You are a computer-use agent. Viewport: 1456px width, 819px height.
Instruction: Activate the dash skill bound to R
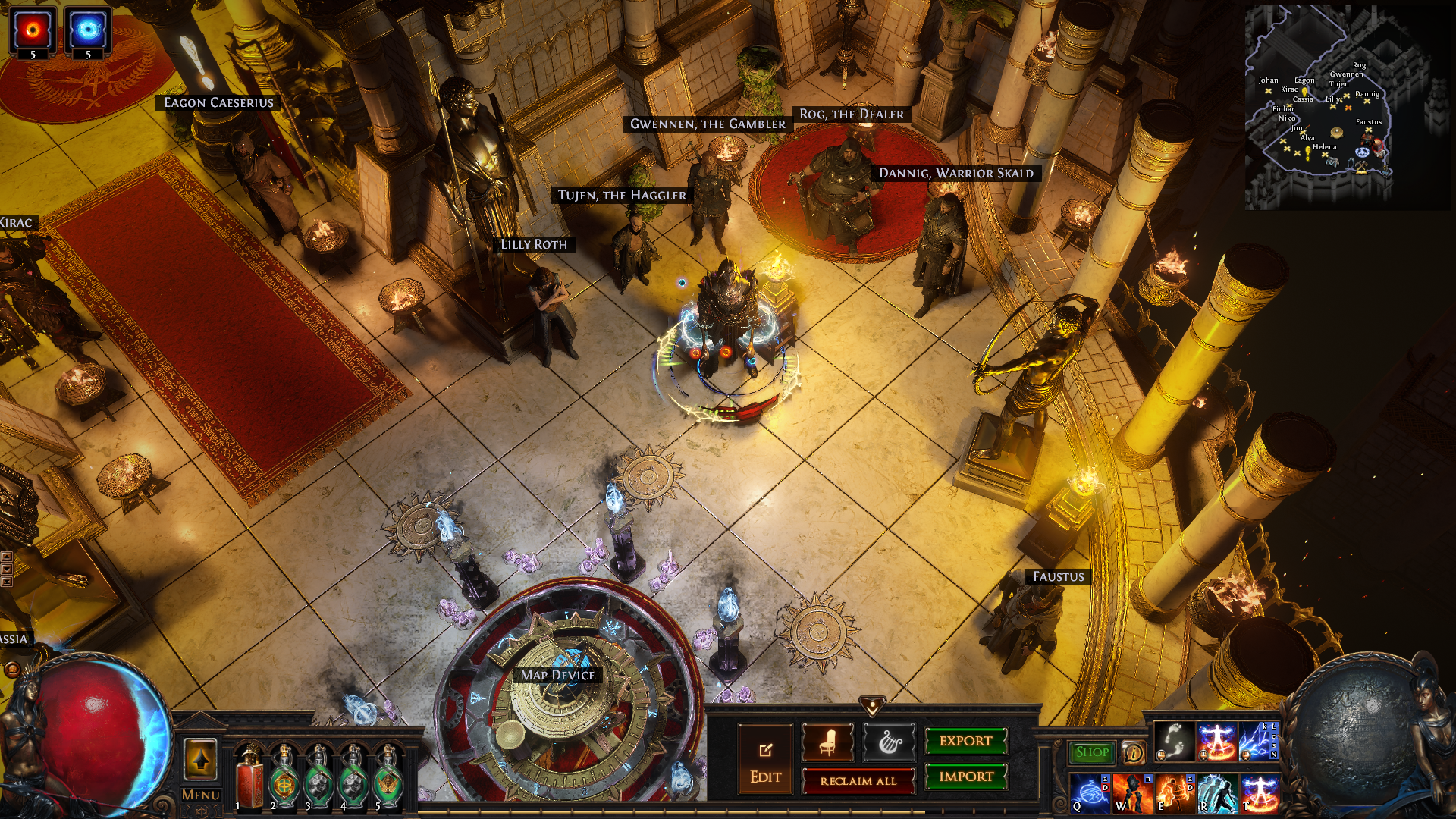[1217, 793]
